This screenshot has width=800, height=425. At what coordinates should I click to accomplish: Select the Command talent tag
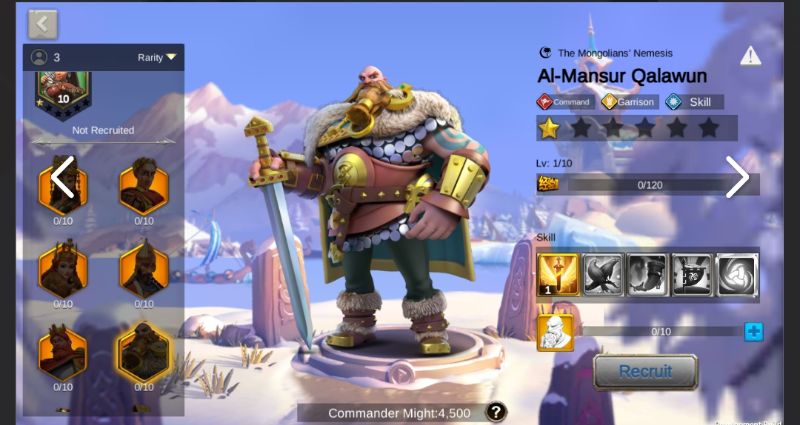(x=566, y=102)
